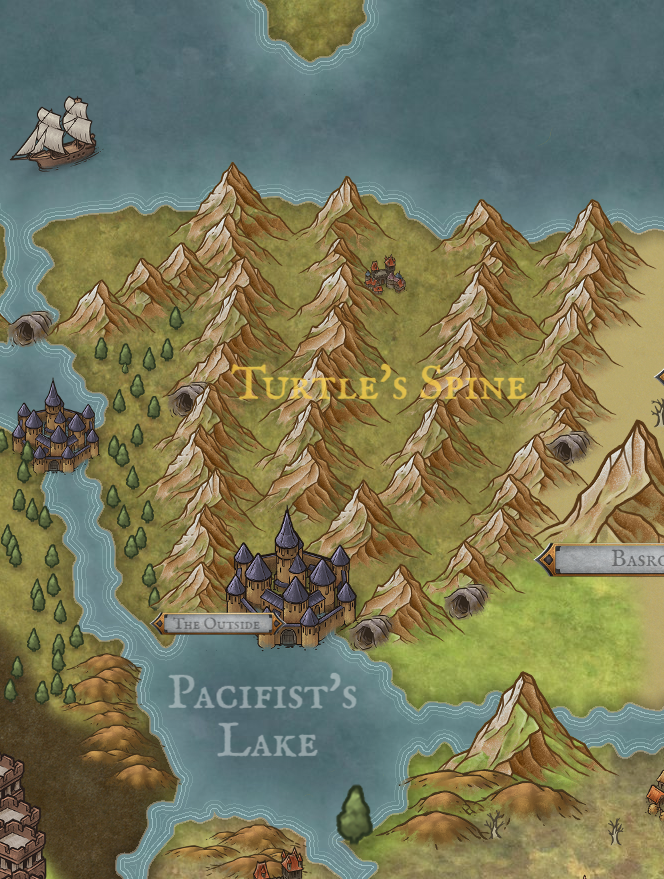Open the Basro location label
664x879 pixels.
(610, 559)
